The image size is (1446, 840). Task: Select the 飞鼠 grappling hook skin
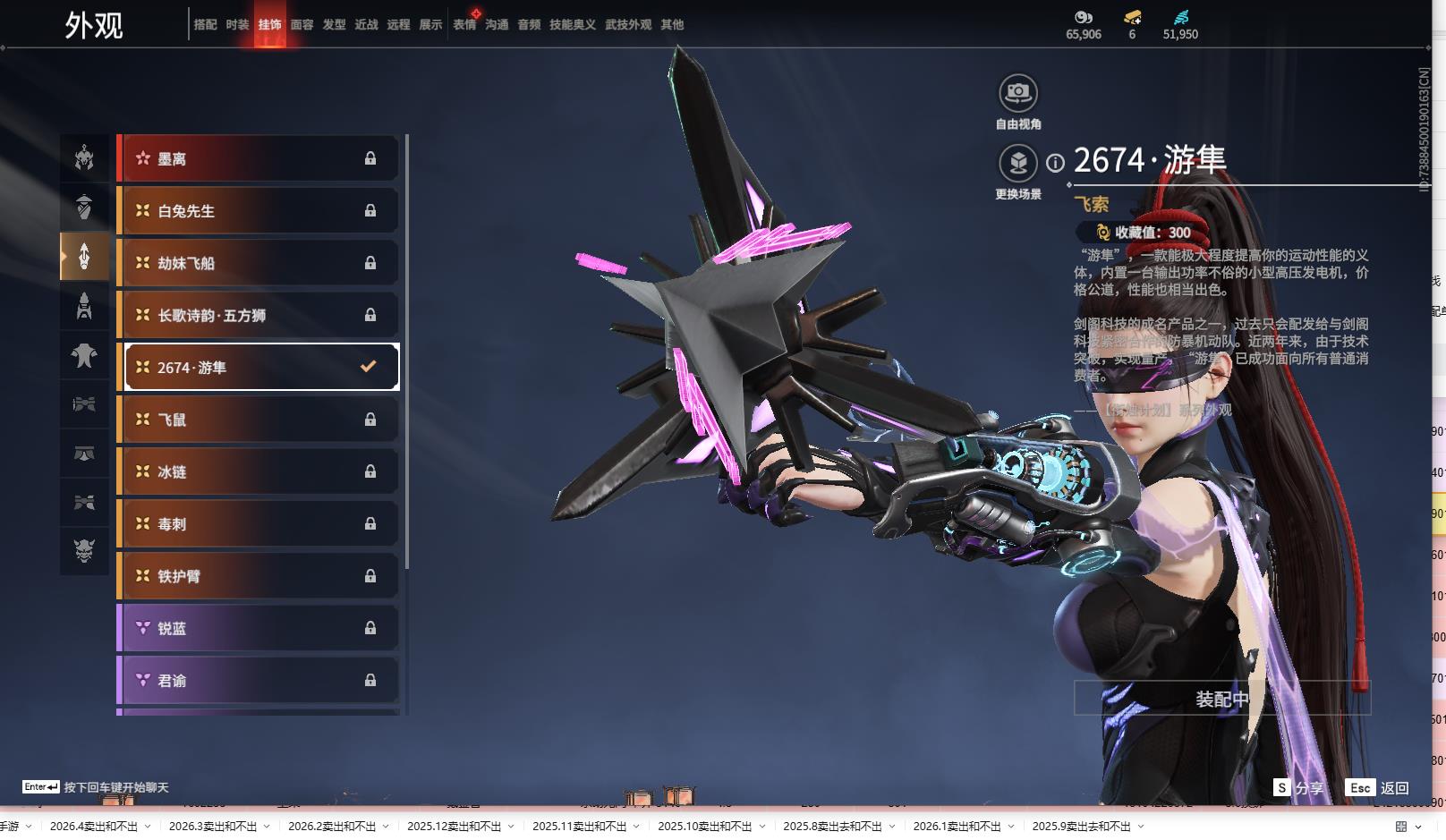pyautogui.click(x=259, y=420)
